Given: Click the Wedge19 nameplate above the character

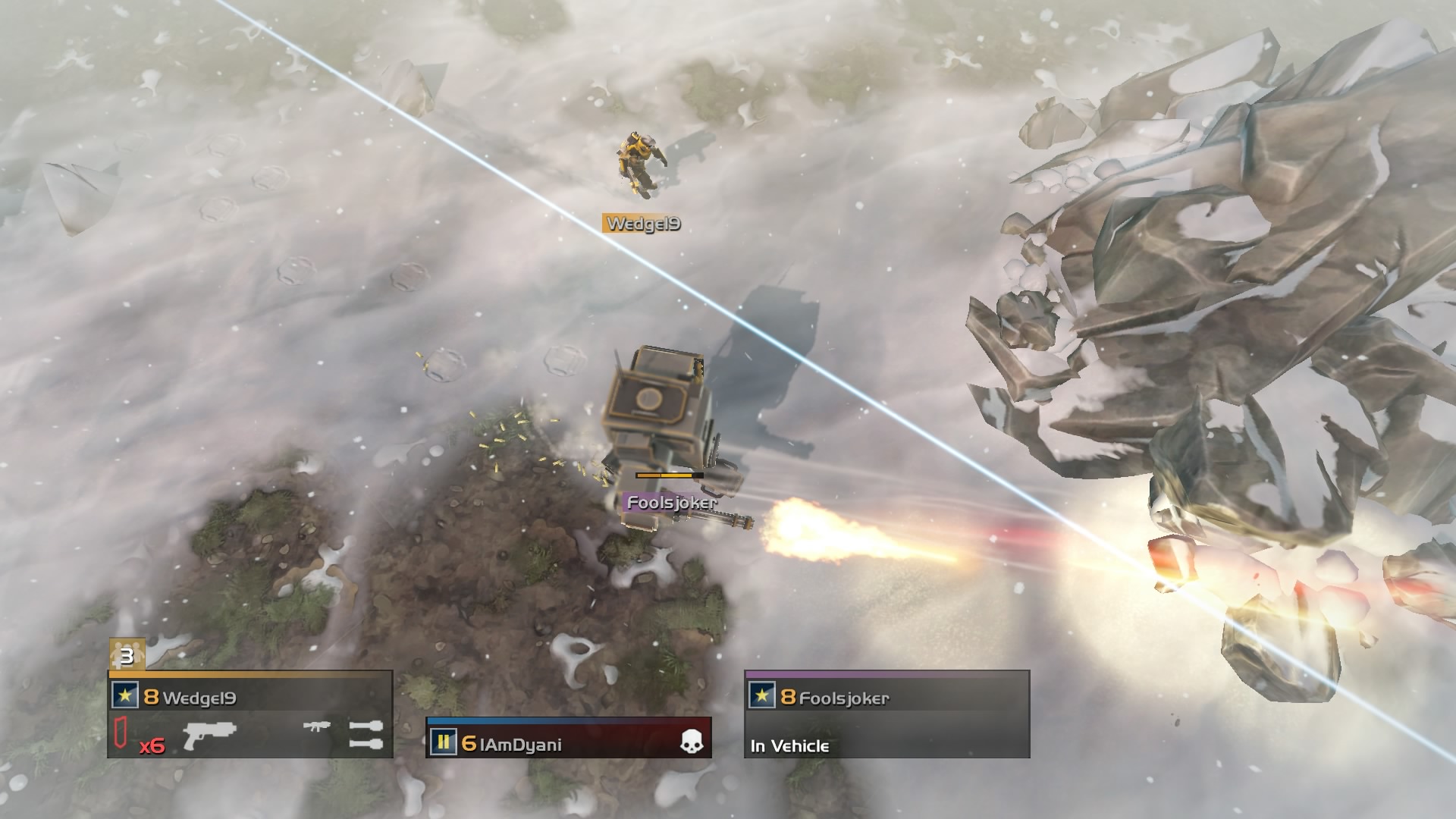Looking at the screenshot, I should pyautogui.click(x=641, y=223).
